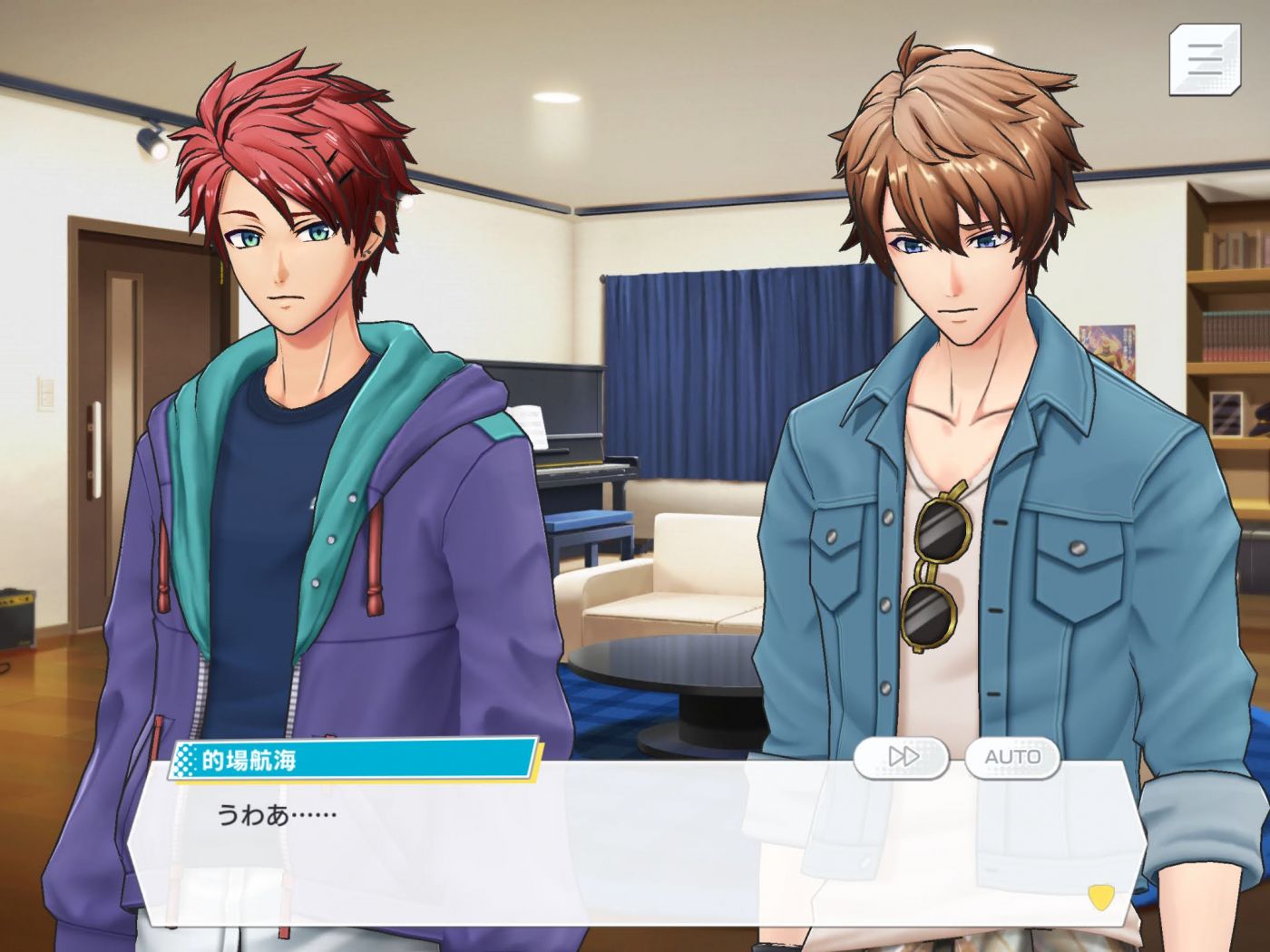Advance the dialogue via yellow arrow
The image size is (1270, 952).
coord(1101,897)
